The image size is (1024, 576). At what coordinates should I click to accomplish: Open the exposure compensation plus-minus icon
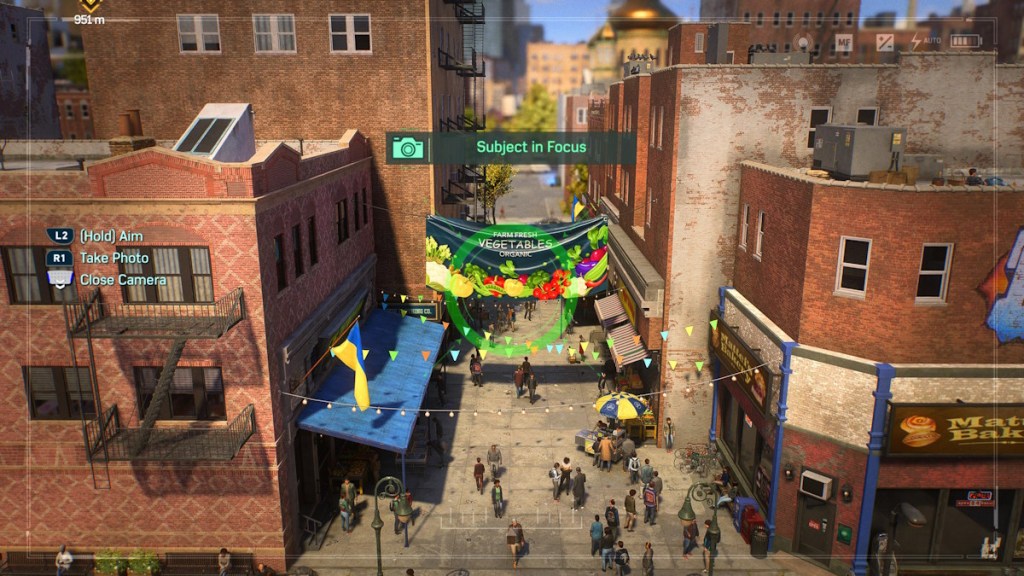click(x=885, y=42)
